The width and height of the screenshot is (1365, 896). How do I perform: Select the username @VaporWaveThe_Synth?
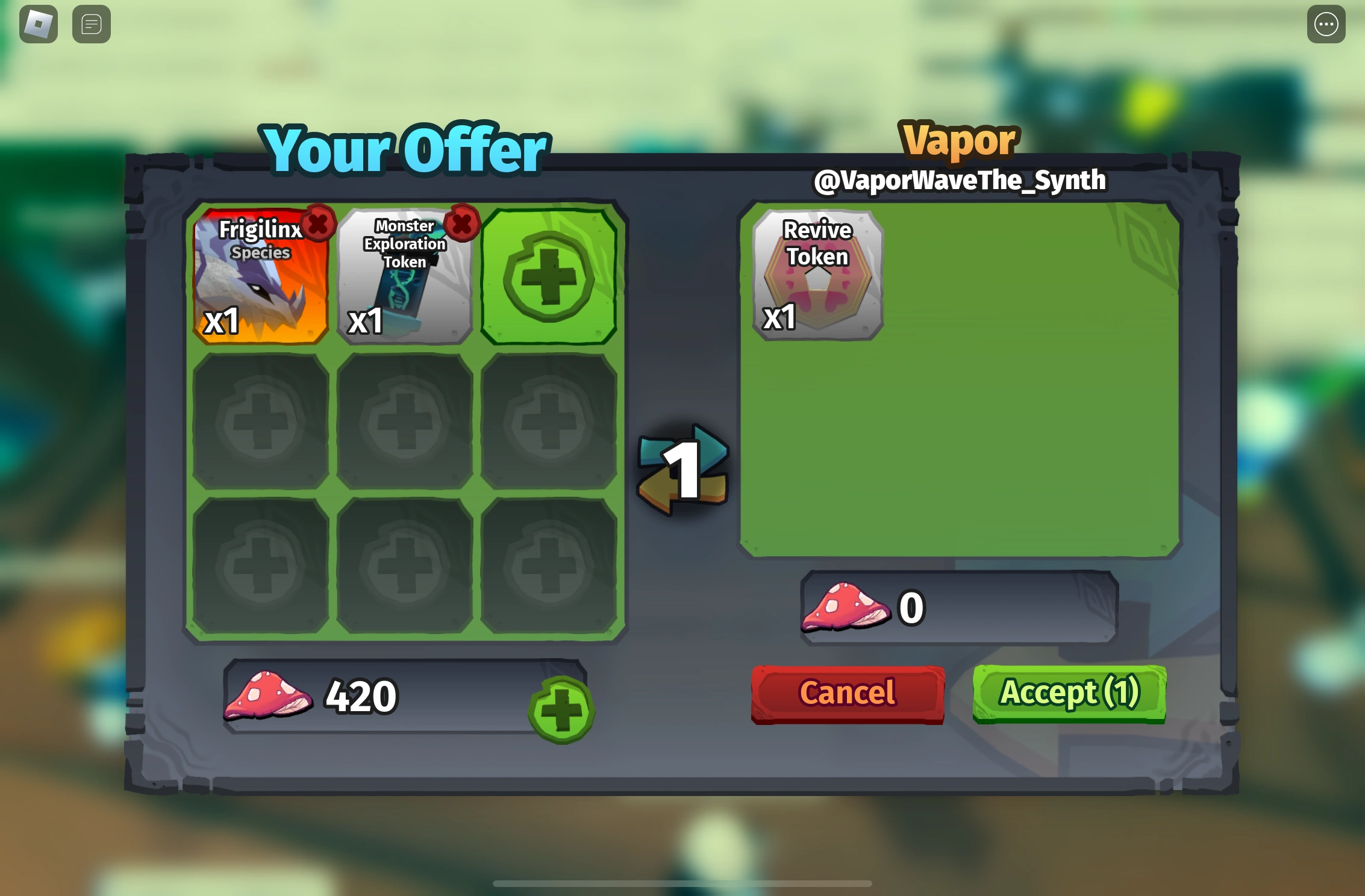click(x=959, y=179)
